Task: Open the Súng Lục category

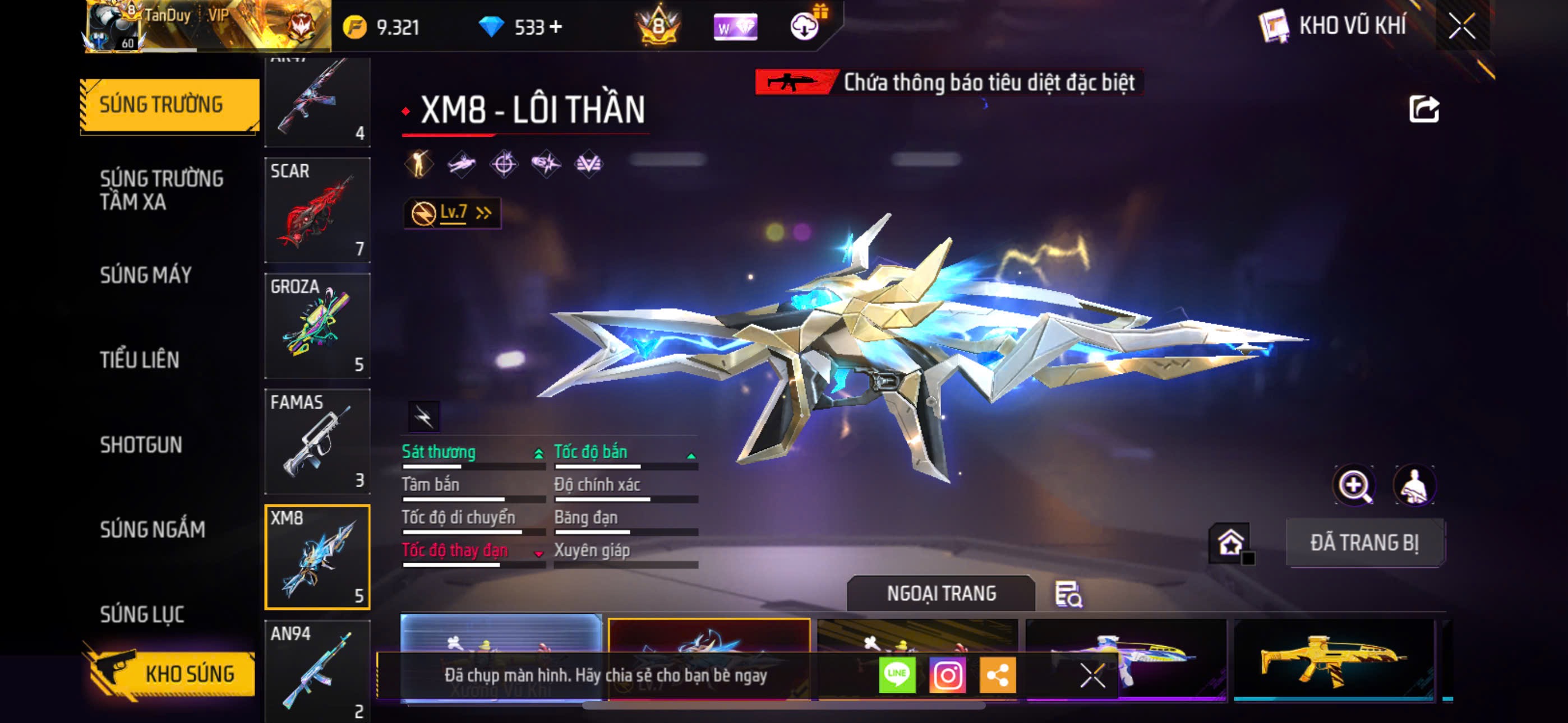Action: 142,614
